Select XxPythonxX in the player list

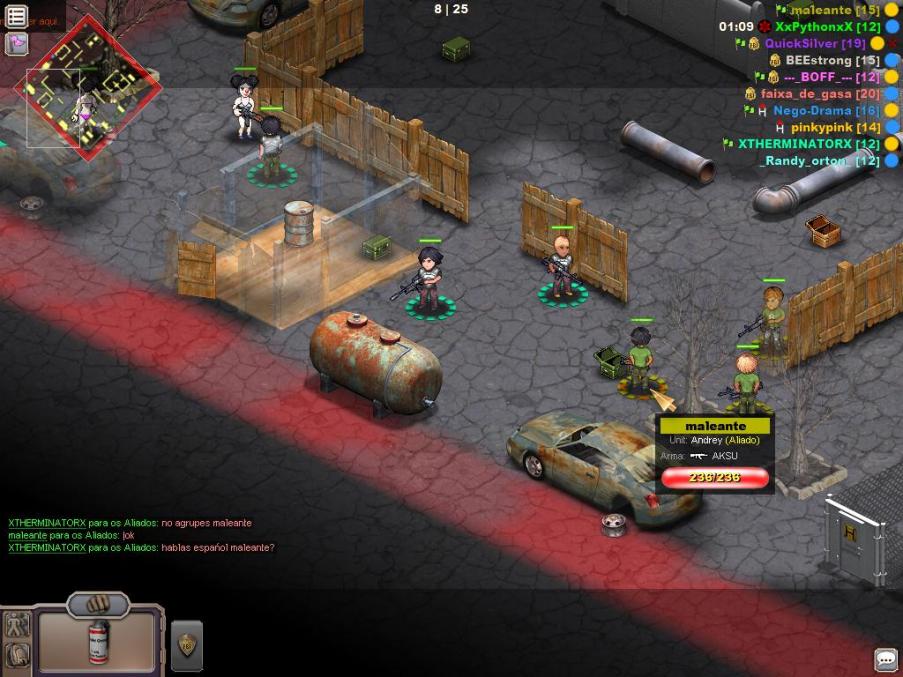pyautogui.click(x=813, y=27)
